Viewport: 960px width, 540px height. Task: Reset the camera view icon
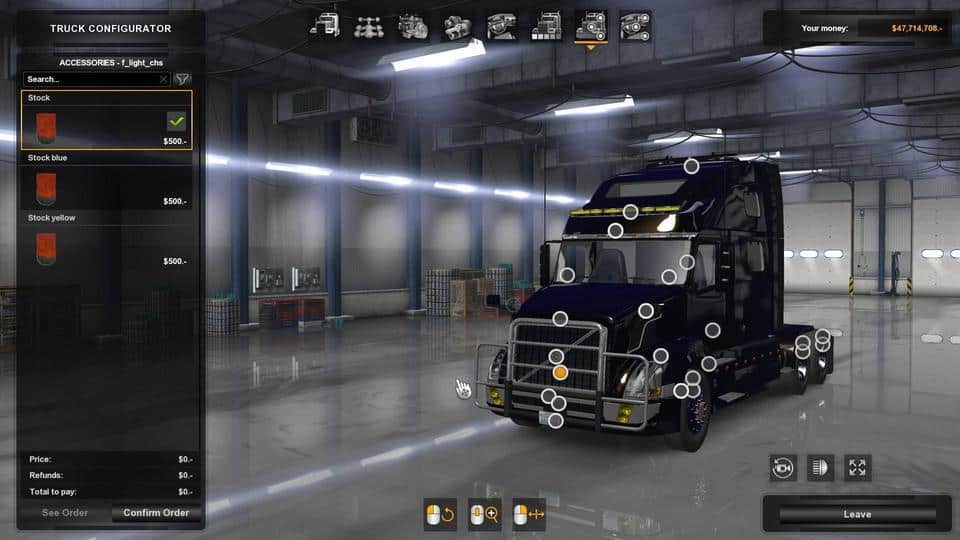click(783, 467)
